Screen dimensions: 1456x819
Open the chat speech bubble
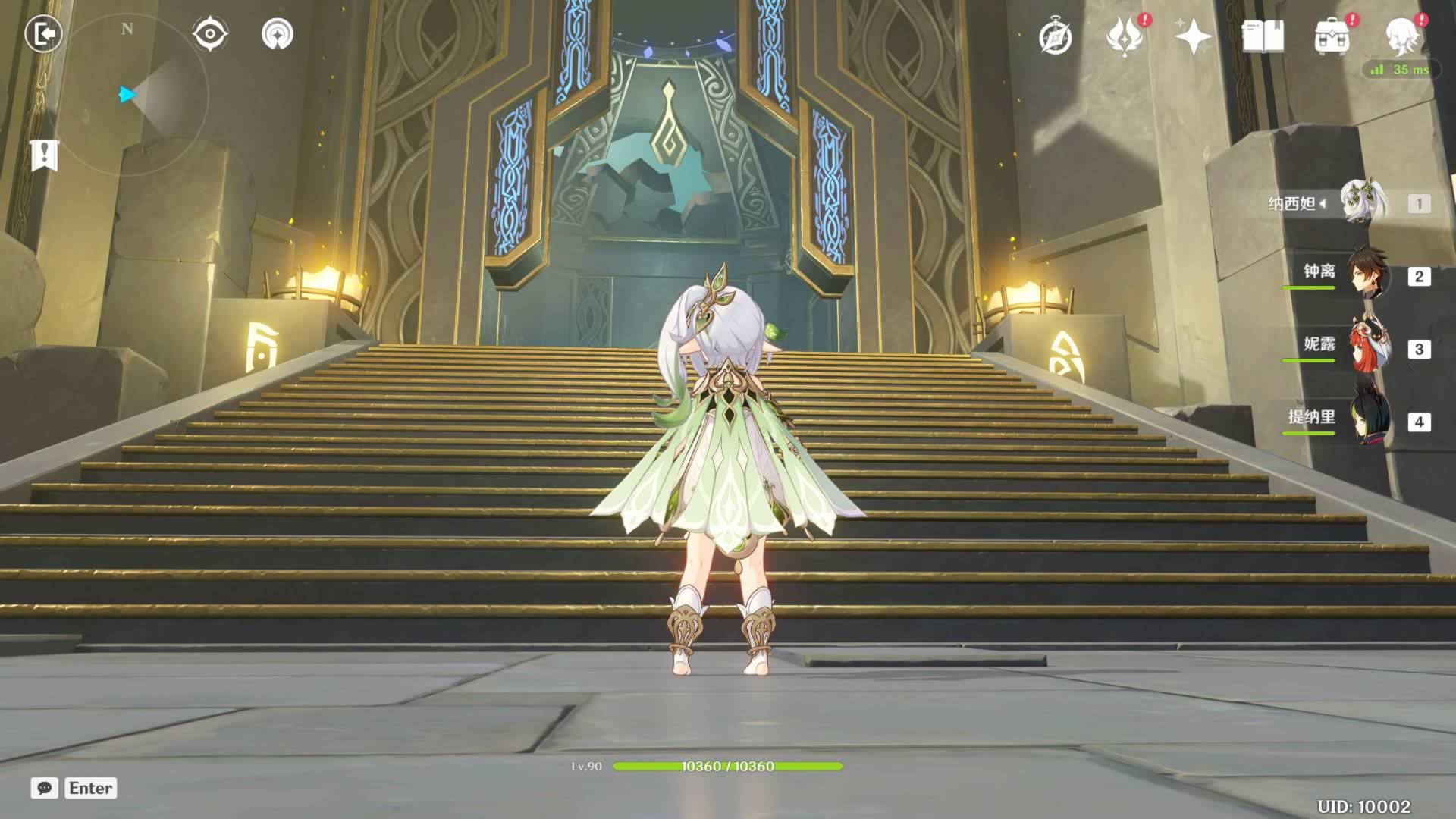coord(45,788)
